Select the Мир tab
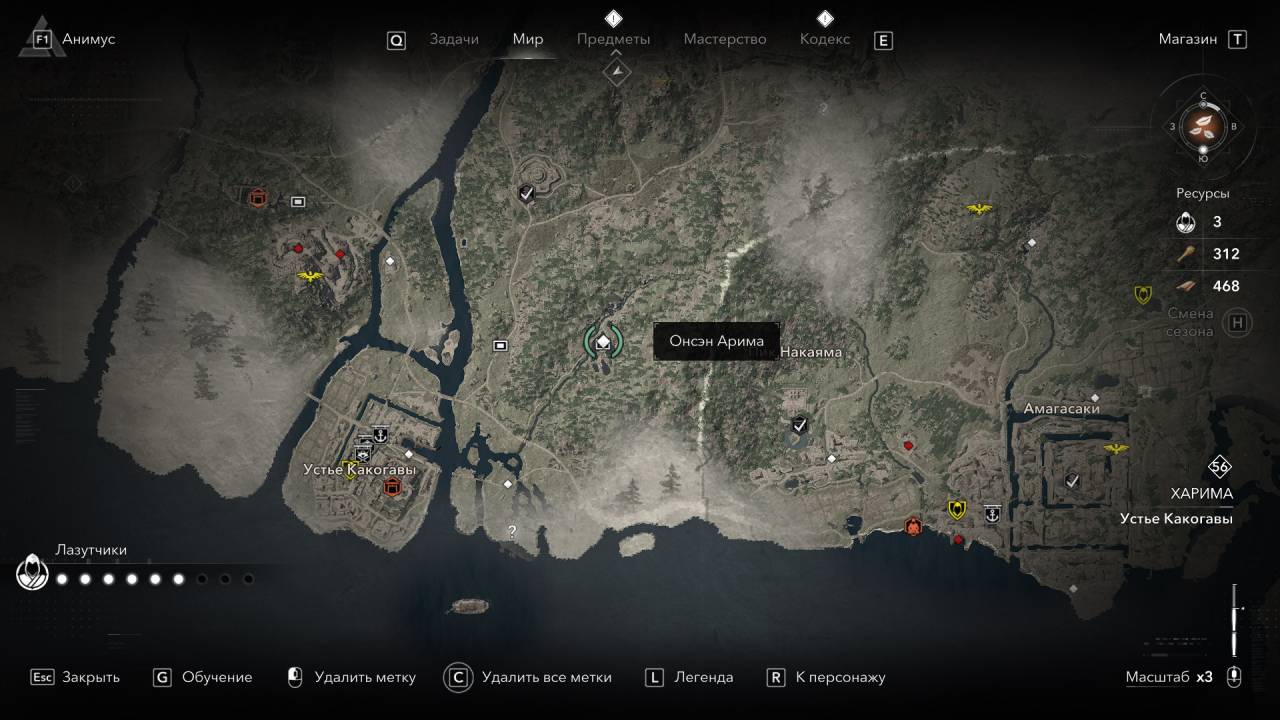 tap(528, 39)
